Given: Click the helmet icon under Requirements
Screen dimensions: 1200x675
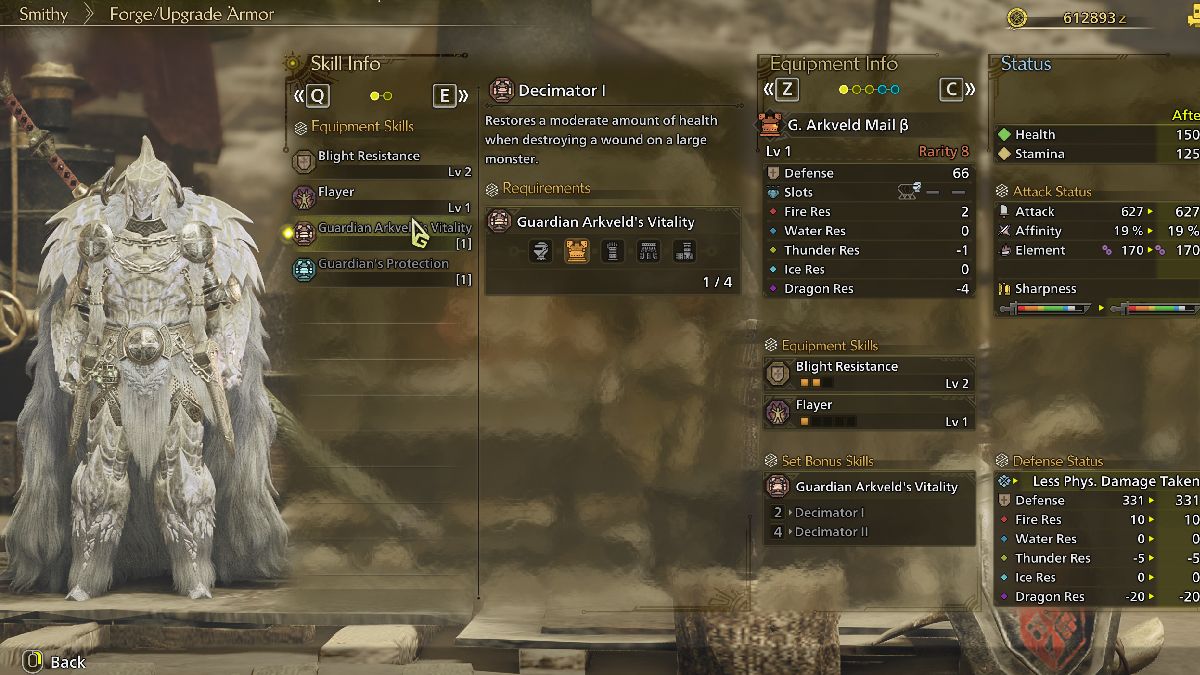Looking at the screenshot, I should pos(540,252).
